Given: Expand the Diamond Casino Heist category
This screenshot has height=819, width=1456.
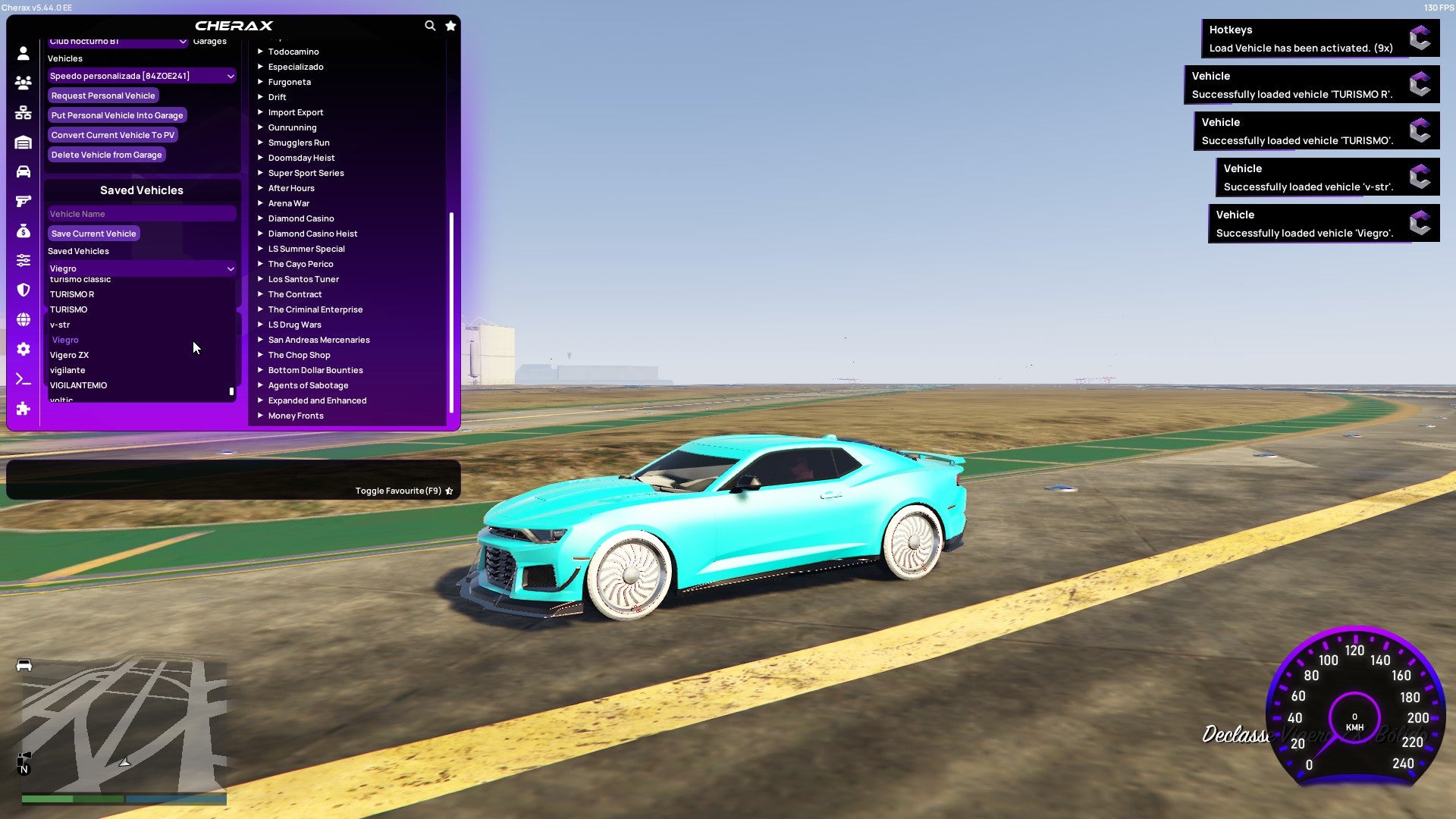Looking at the screenshot, I should click(x=312, y=234).
